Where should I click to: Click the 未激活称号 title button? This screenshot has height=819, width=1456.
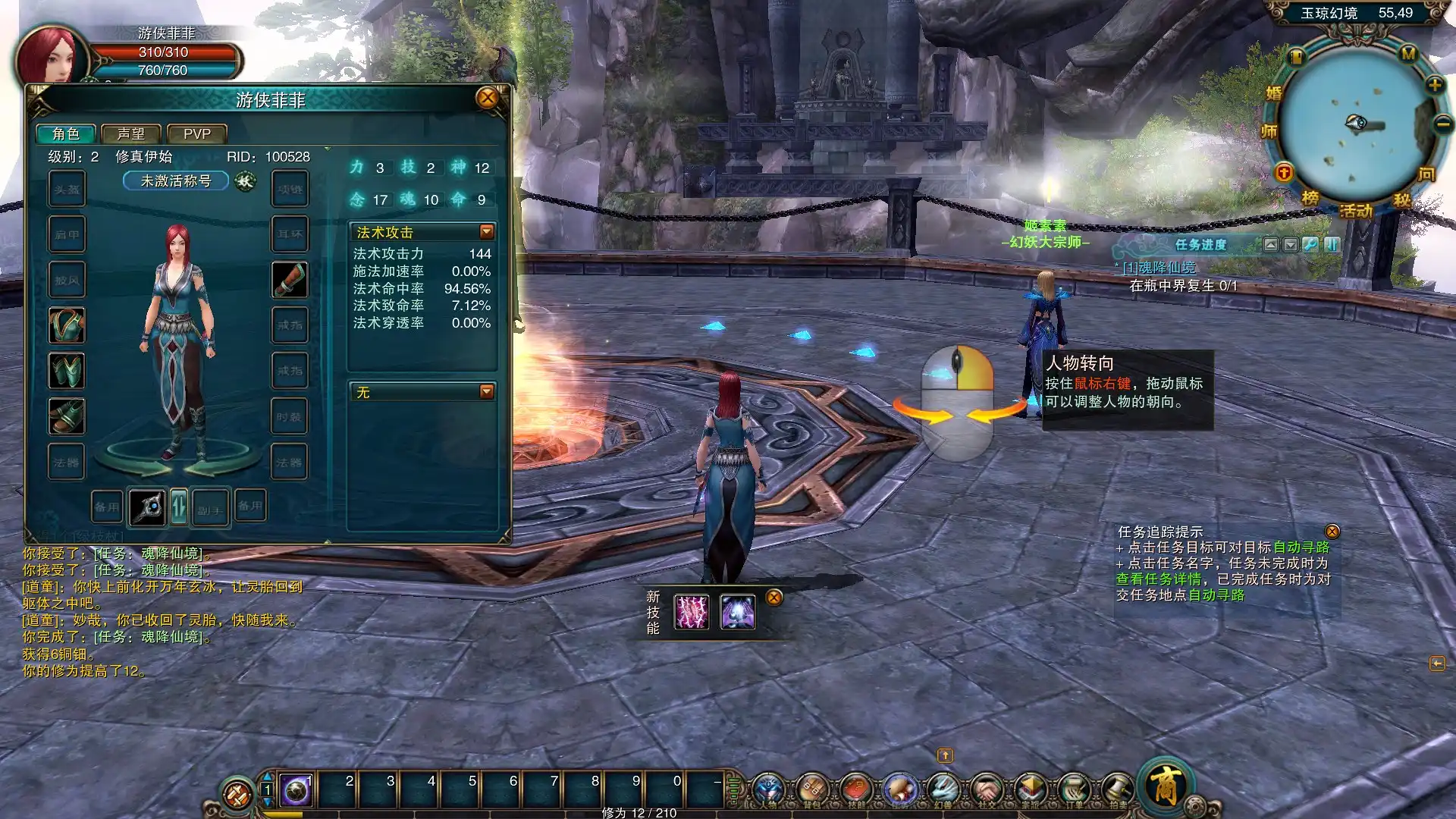click(176, 181)
